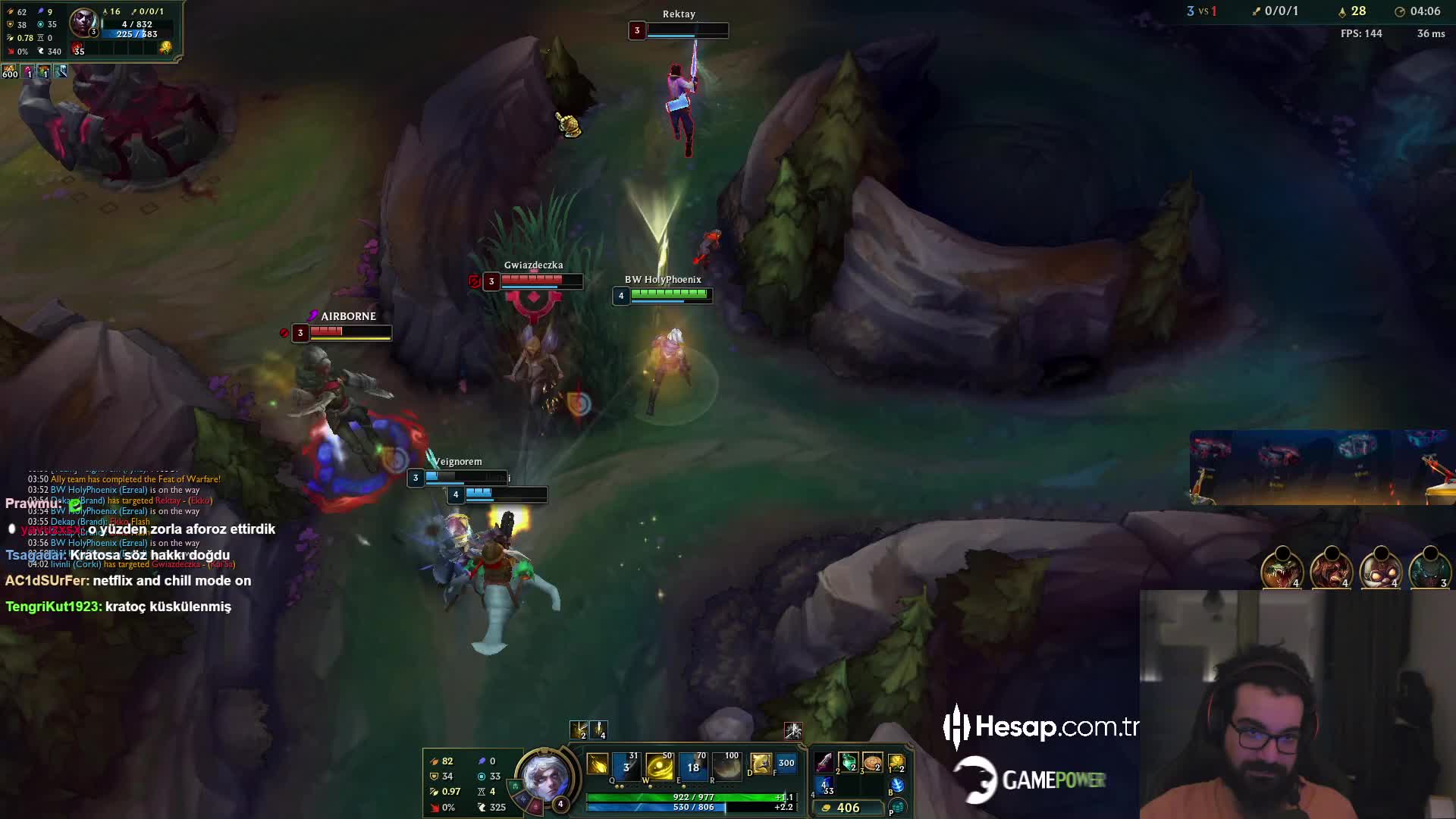
Task: Click the F summoner spell showing 300
Action: click(x=786, y=764)
